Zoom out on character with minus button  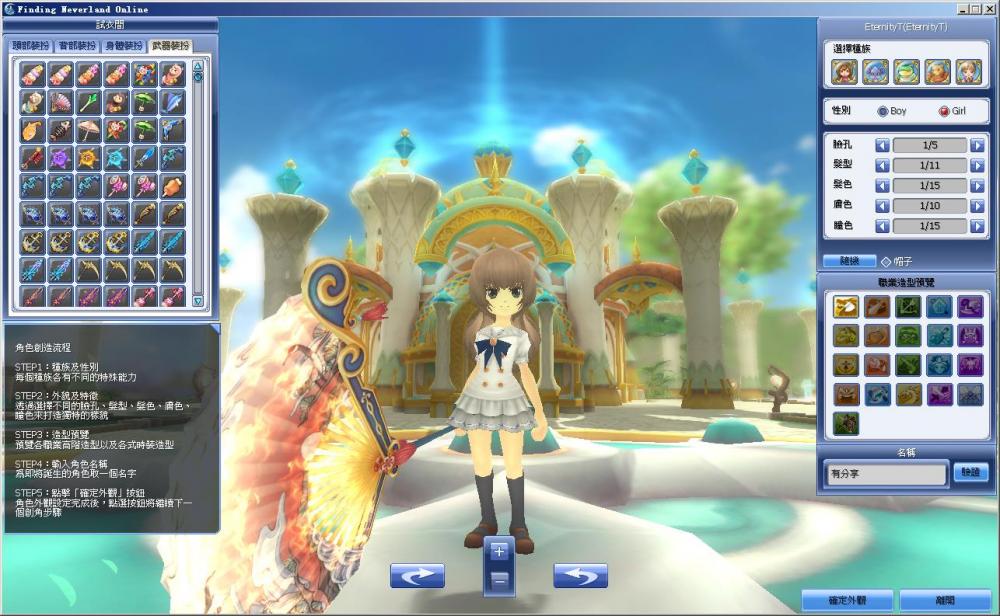500,579
